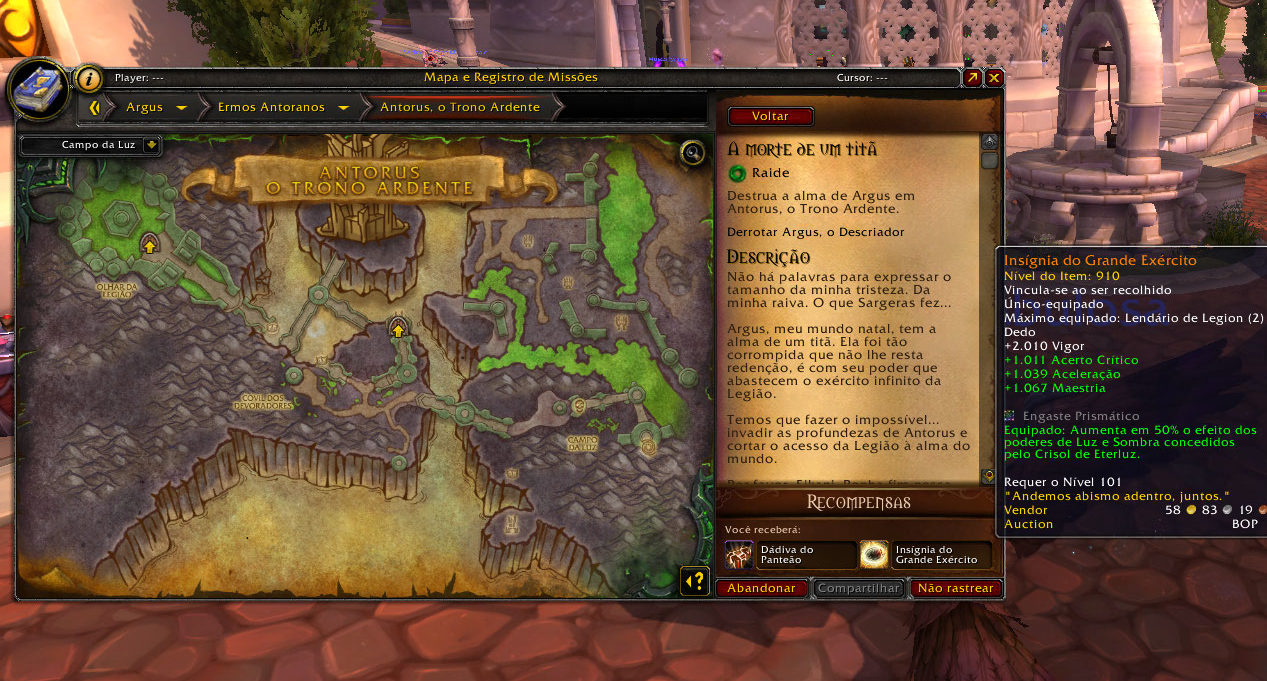Click the scroll-up arrow of quest description
Screen dimensions: 1267x681
[989, 142]
